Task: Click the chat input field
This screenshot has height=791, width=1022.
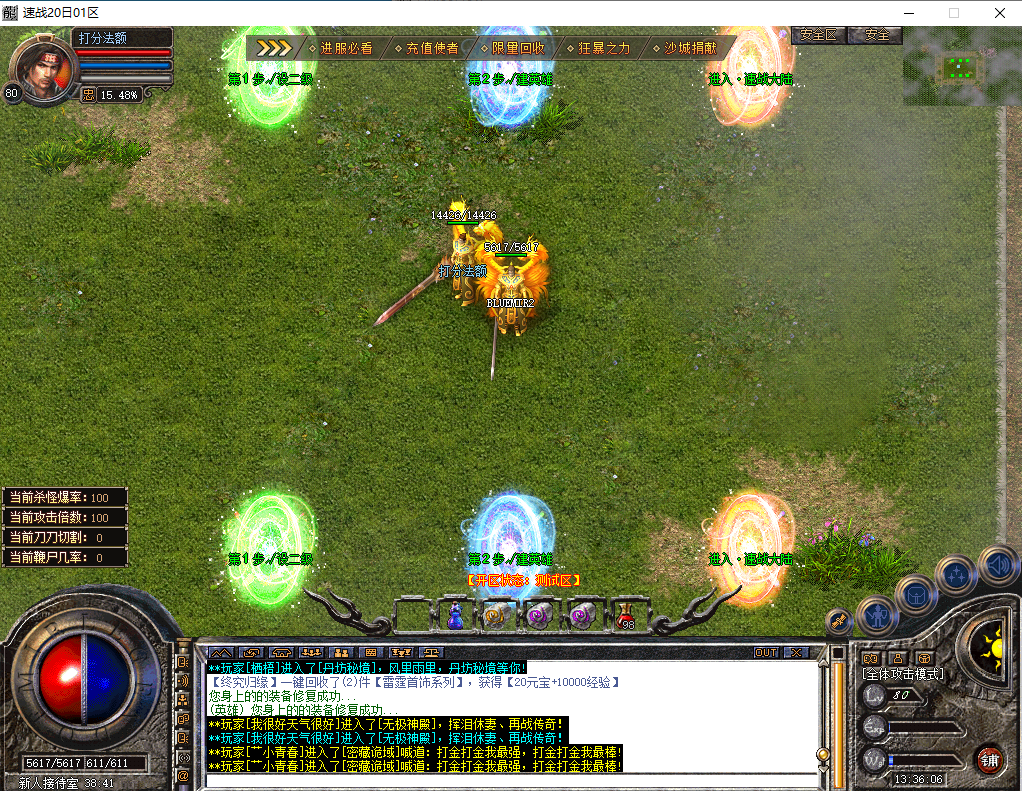Action: click(510, 780)
